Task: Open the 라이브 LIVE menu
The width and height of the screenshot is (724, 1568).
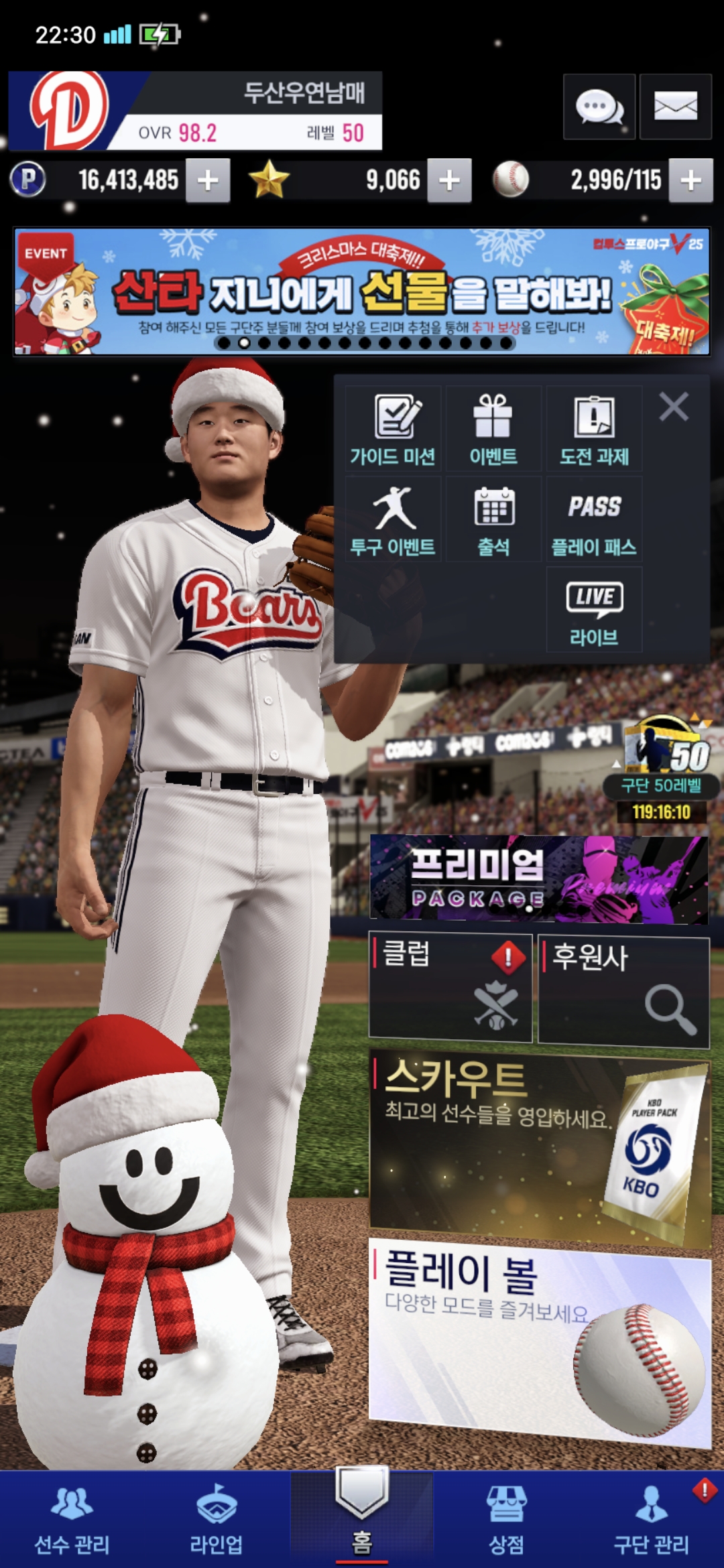Action: tap(594, 610)
